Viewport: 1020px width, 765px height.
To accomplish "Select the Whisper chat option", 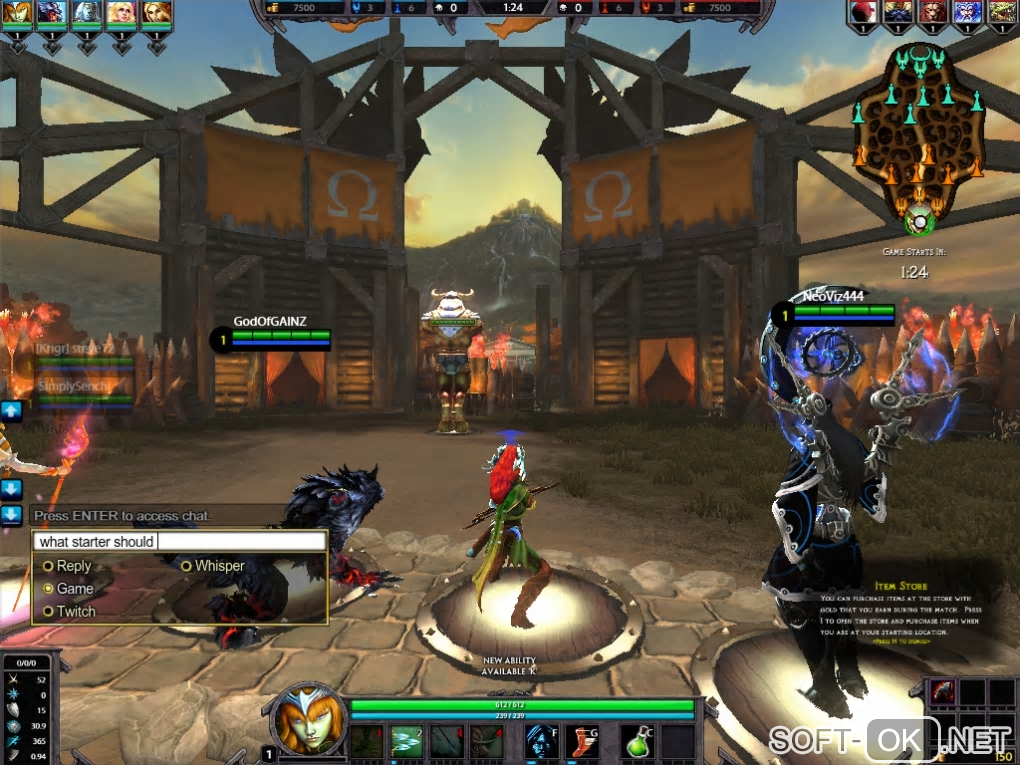I will point(187,566).
